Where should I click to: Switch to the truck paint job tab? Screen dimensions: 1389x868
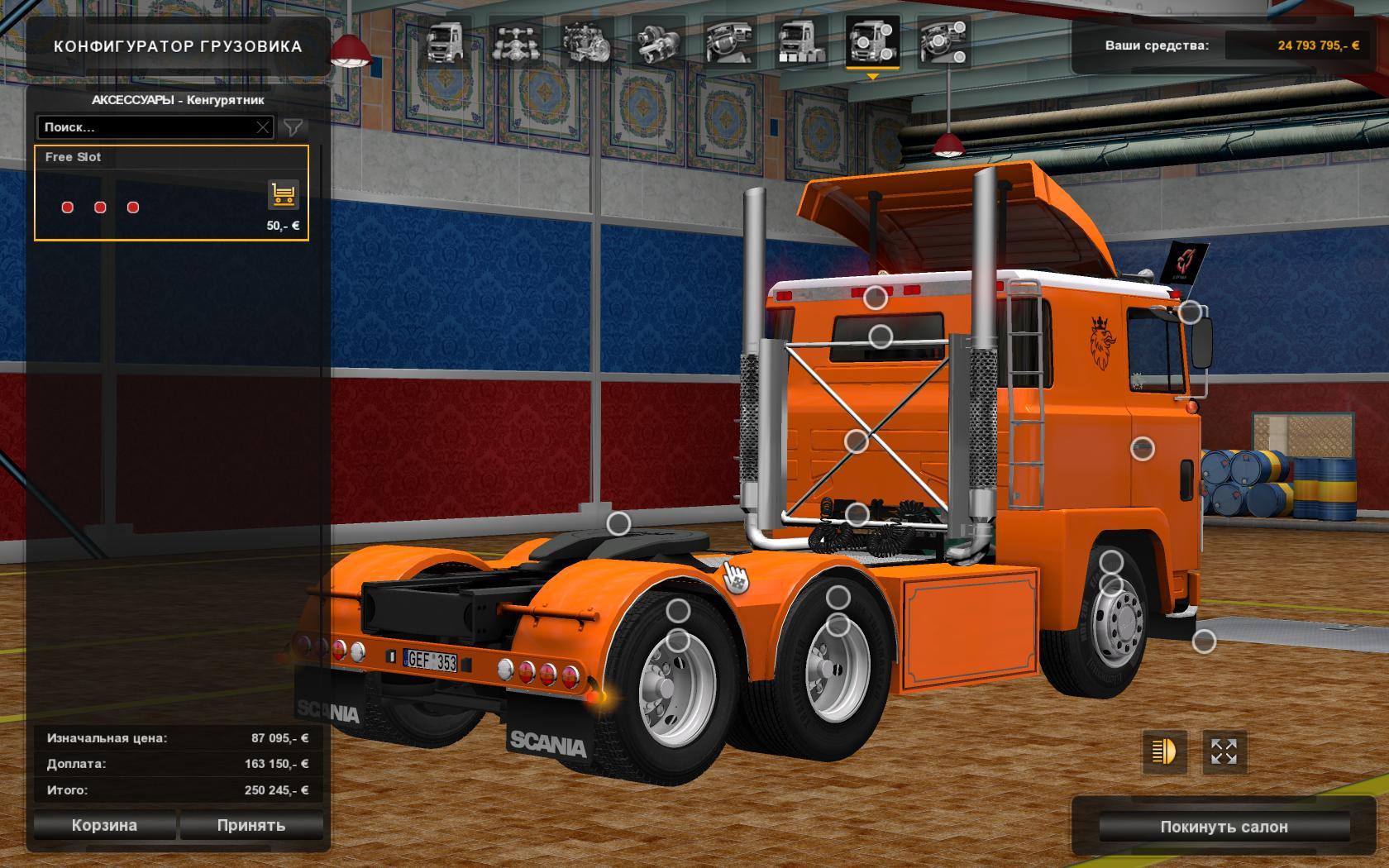click(x=800, y=43)
